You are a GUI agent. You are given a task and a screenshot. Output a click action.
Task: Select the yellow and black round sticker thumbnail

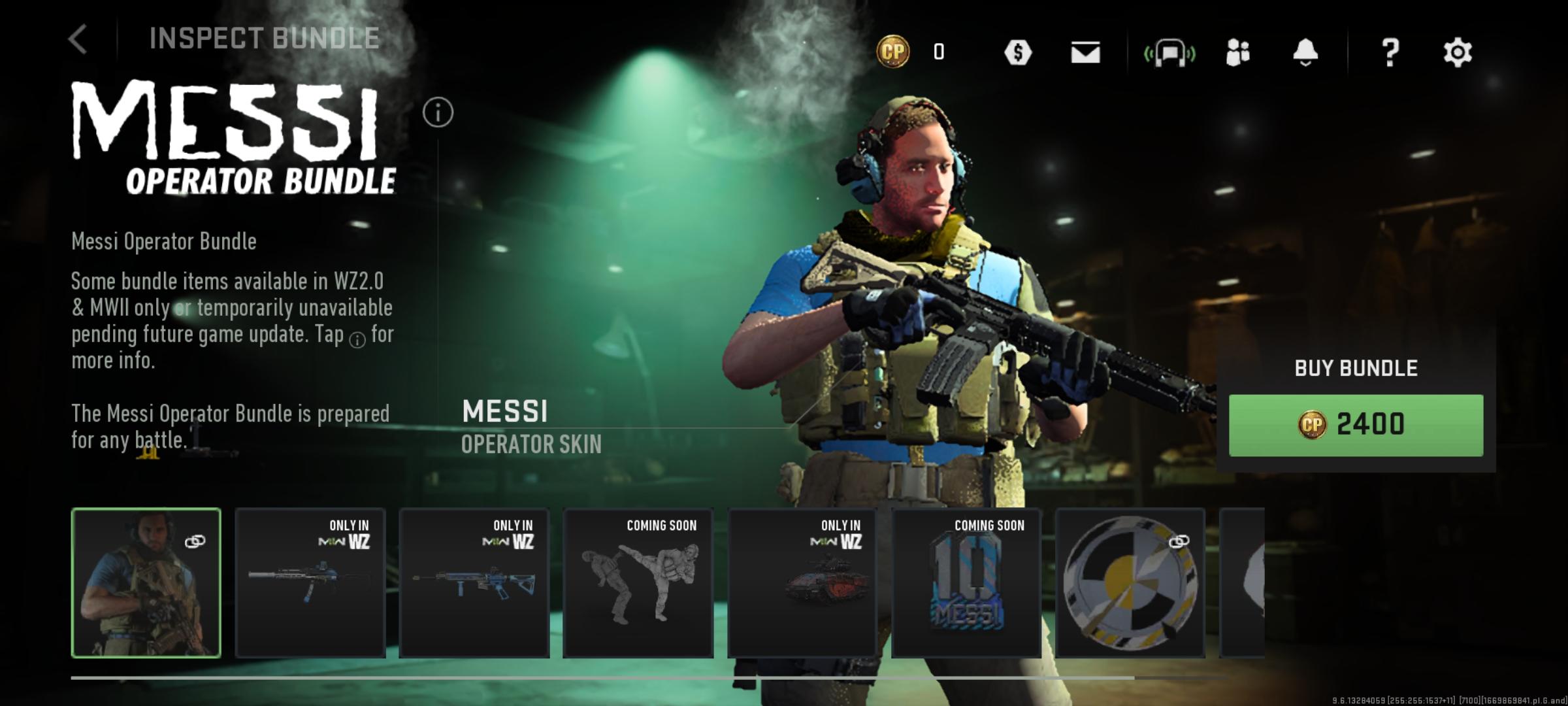[1130, 583]
